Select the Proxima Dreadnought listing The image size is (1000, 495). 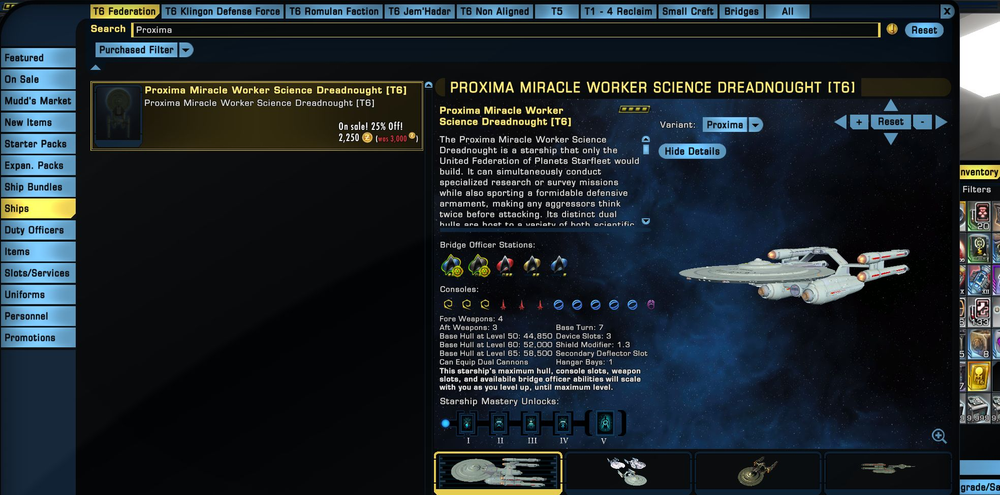tap(258, 115)
